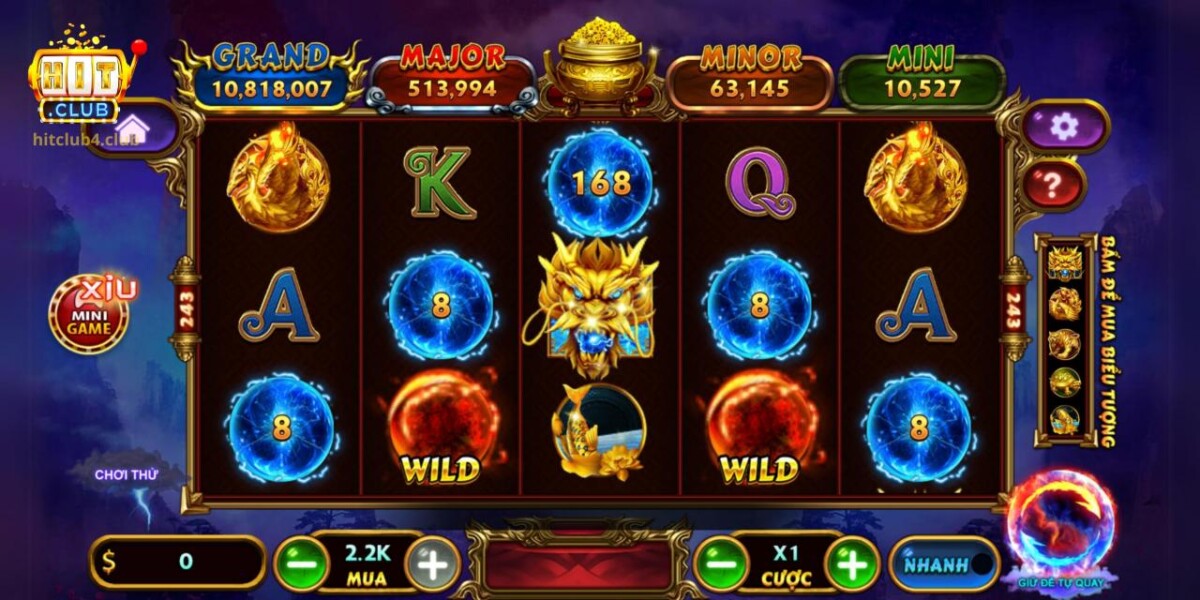Lower the CƯỢC bet multiplier
1200x600 pixels.
tap(721, 565)
